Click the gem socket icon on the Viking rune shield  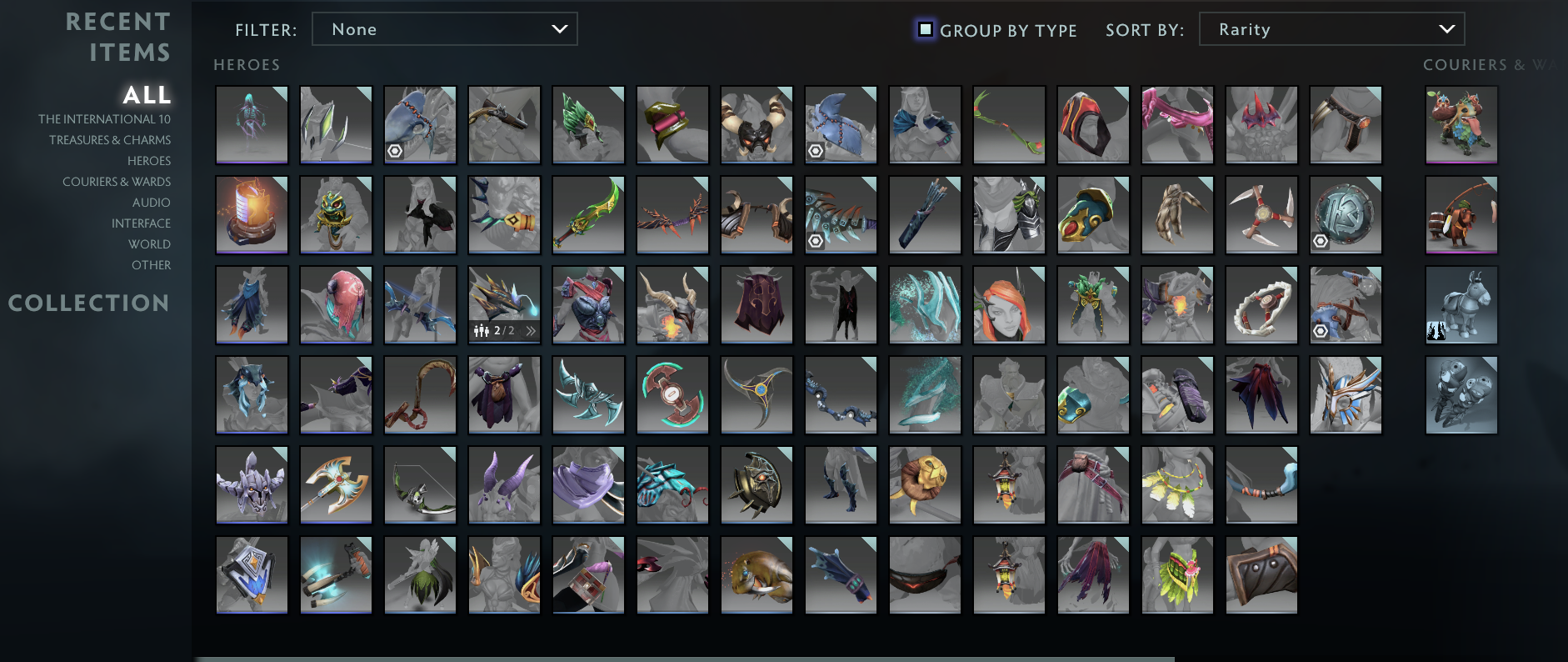point(1321,241)
